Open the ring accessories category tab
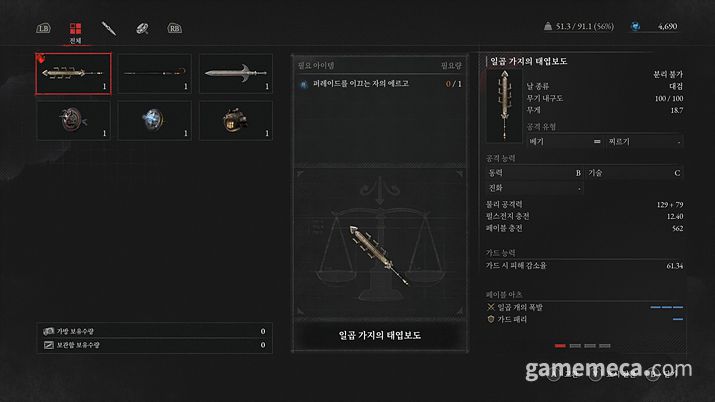 (x=143, y=28)
